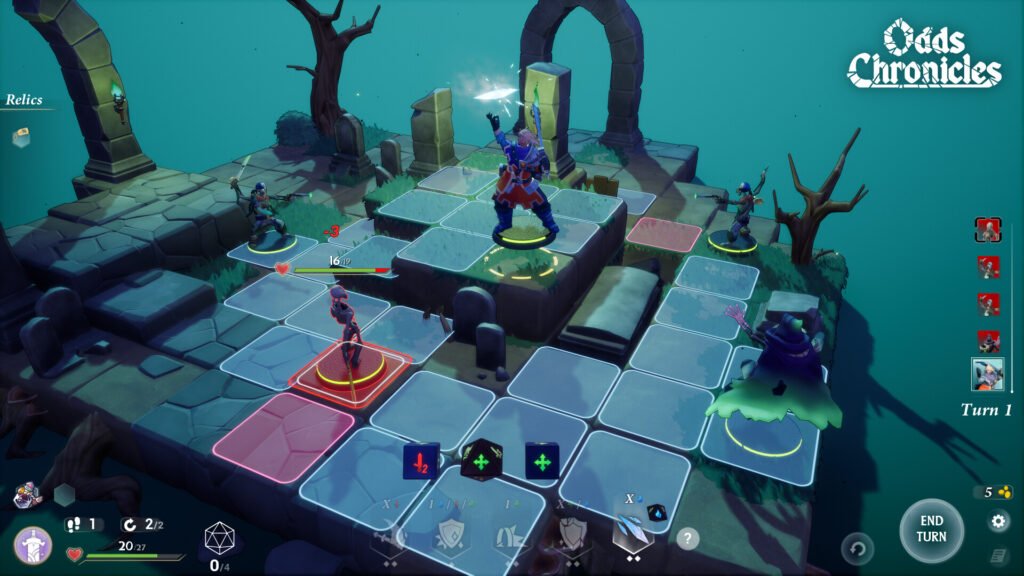This screenshot has height=576, width=1024.
Task: Open the question mark help button
Action: tap(687, 538)
